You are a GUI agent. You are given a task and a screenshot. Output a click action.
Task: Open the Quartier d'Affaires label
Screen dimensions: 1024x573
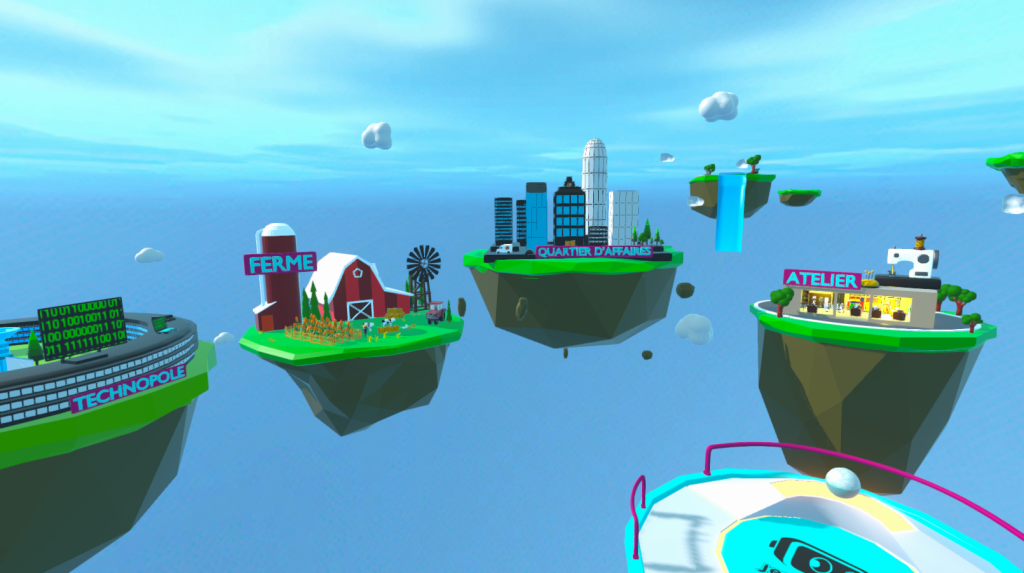594,252
